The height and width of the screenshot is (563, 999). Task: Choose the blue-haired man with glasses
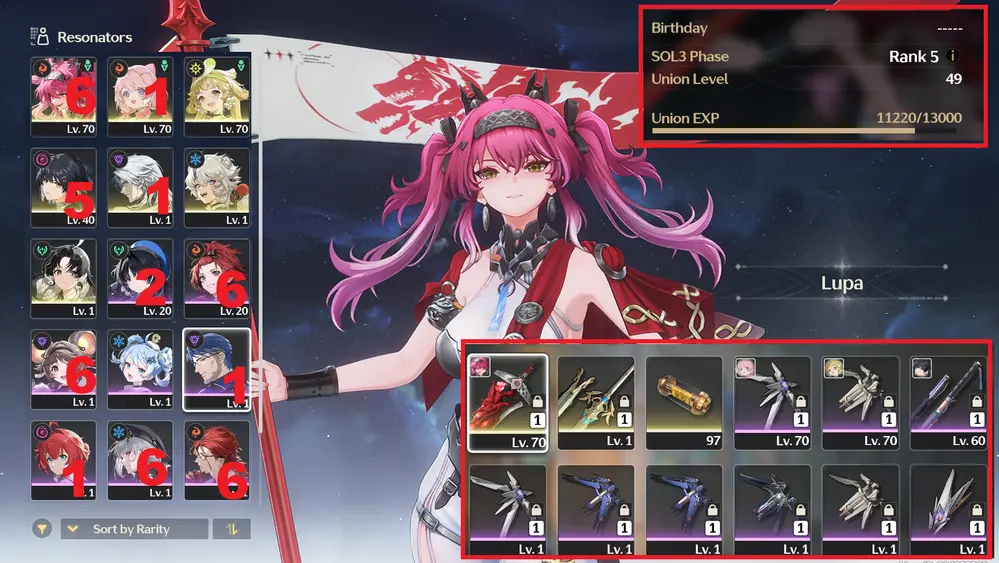pos(216,365)
